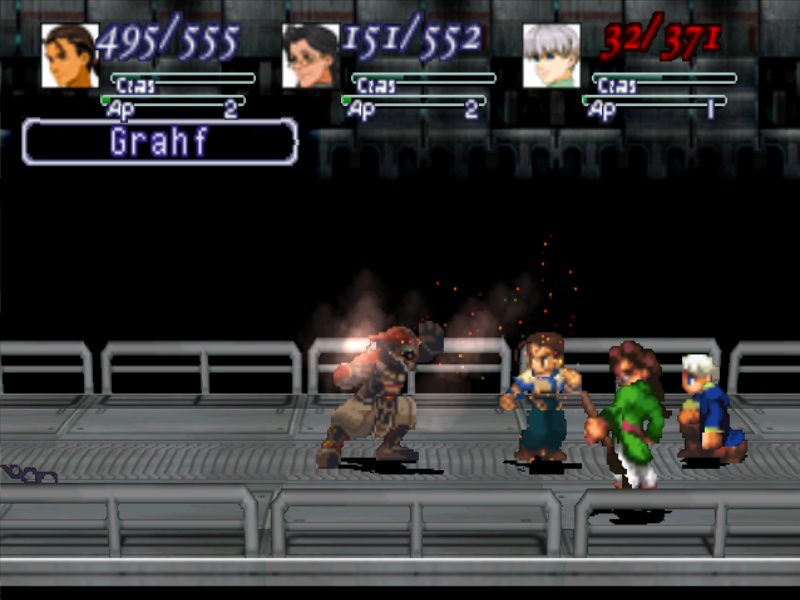The image size is (800, 600).
Task: Click the Grahf target name box
Action: point(160,142)
